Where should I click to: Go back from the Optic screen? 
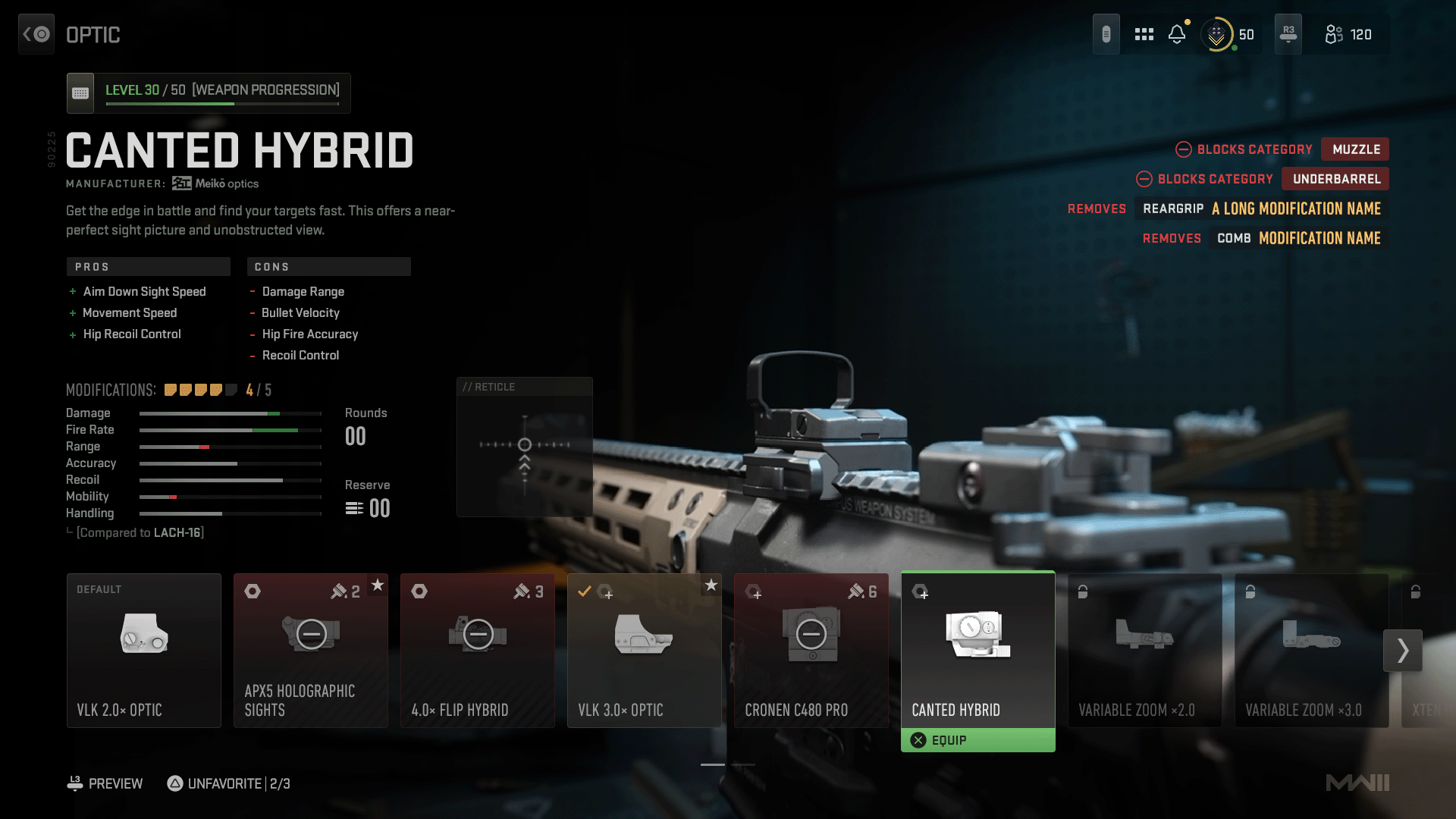click(x=36, y=34)
